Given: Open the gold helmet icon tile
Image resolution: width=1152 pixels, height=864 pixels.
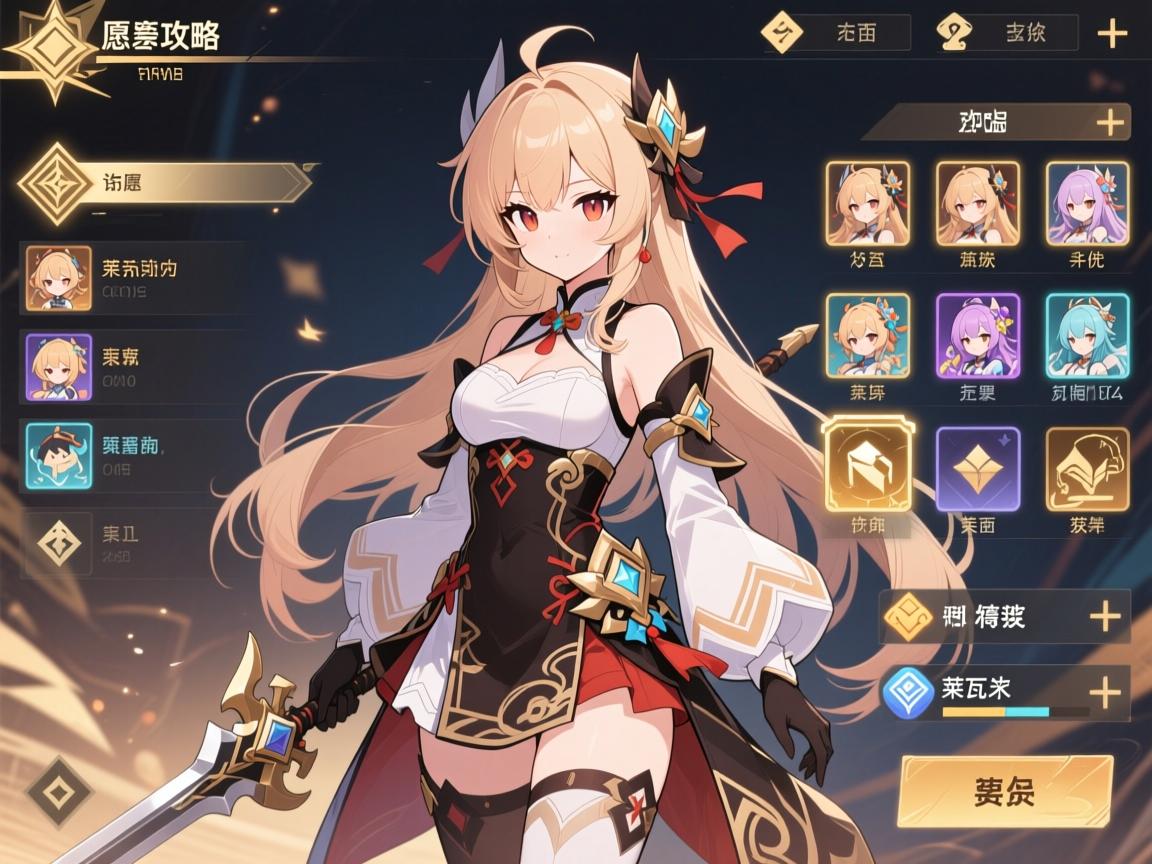Looking at the screenshot, I should [x=1086, y=468].
